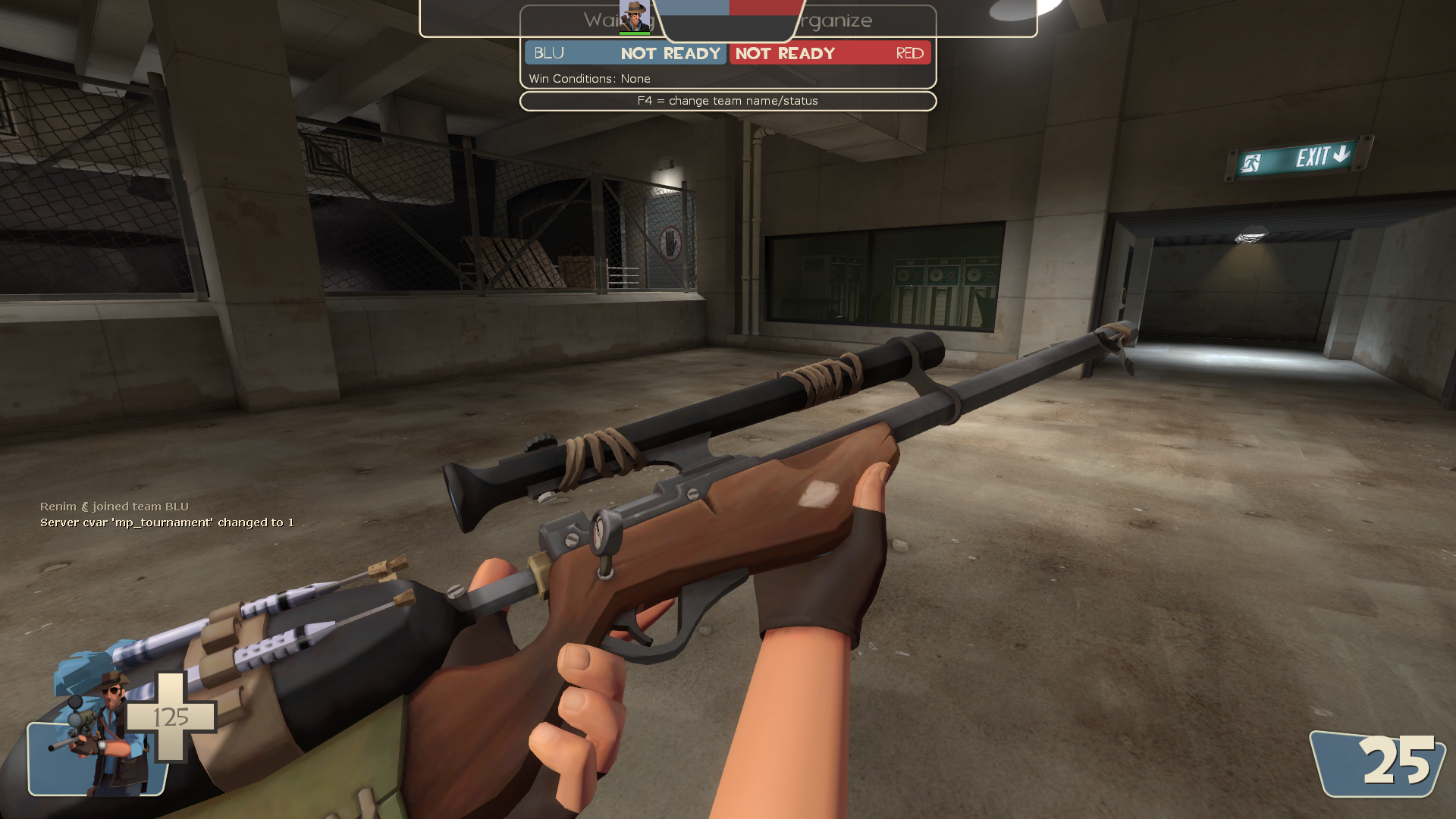
Task: Expand the Win Conditions: None entry
Action: (x=590, y=78)
